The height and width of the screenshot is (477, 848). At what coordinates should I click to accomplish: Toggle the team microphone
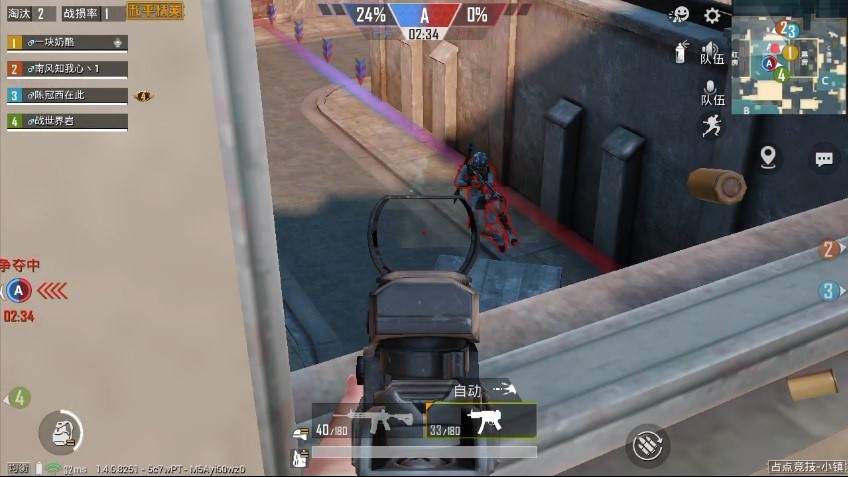711,91
